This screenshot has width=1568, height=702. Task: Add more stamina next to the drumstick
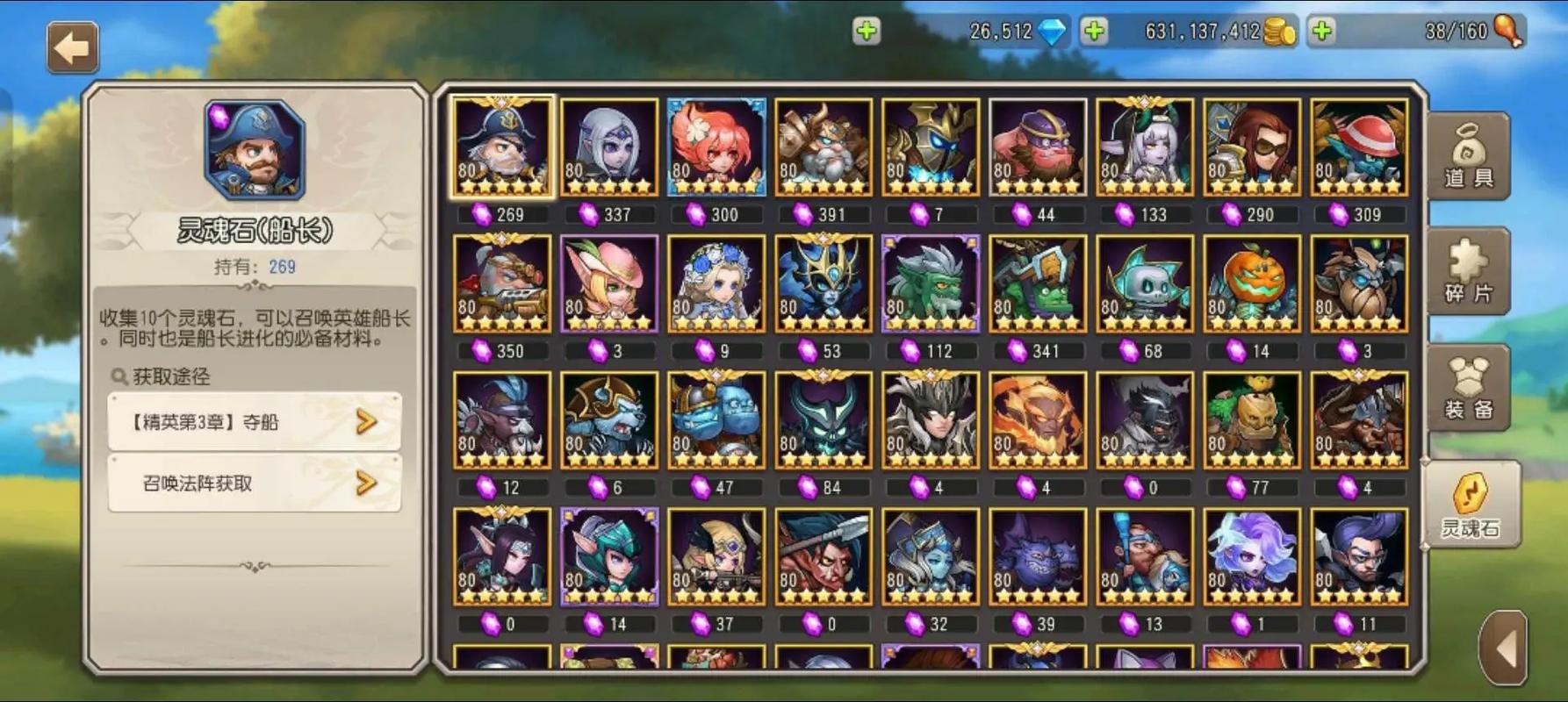click(1322, 32)
